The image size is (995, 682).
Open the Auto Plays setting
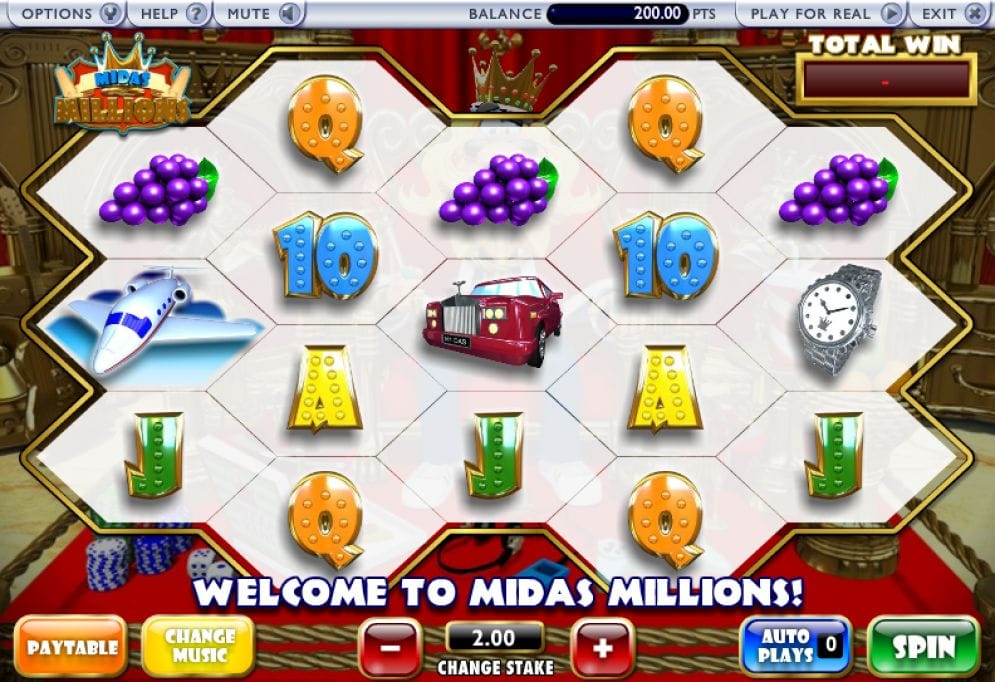tap(795, 645)
